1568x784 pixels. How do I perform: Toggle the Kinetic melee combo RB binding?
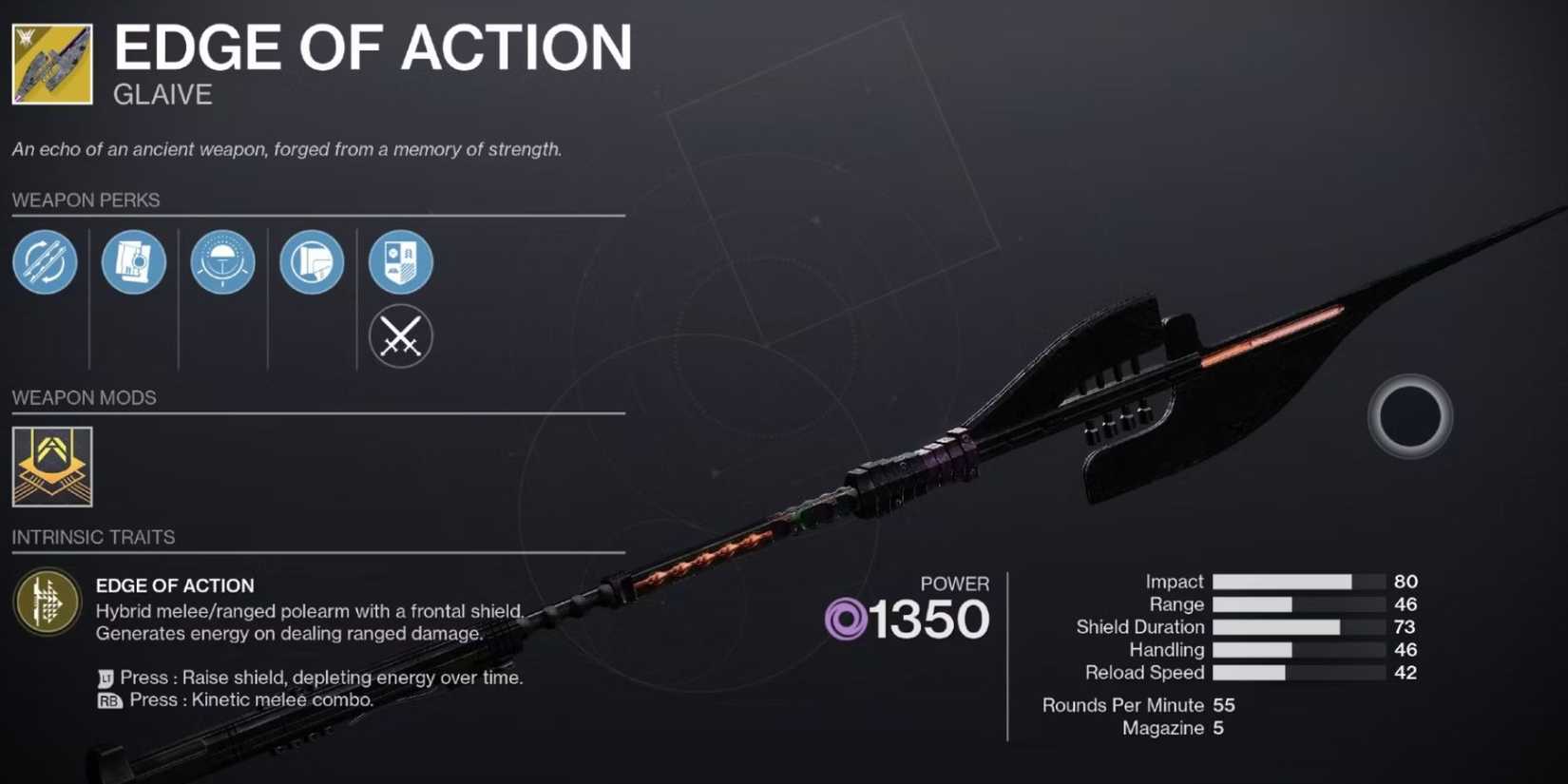coord(105,699)
